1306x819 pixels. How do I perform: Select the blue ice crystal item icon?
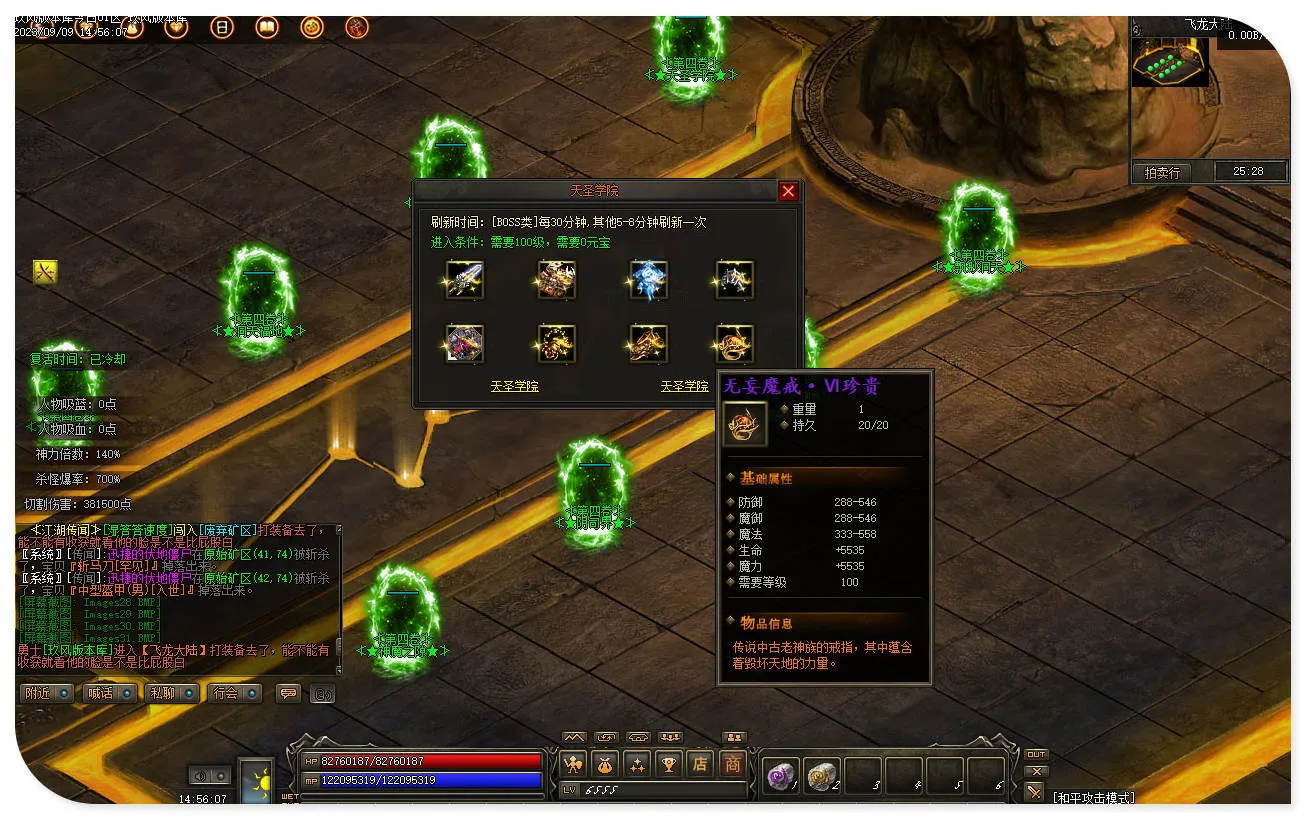tap(648, 280)
